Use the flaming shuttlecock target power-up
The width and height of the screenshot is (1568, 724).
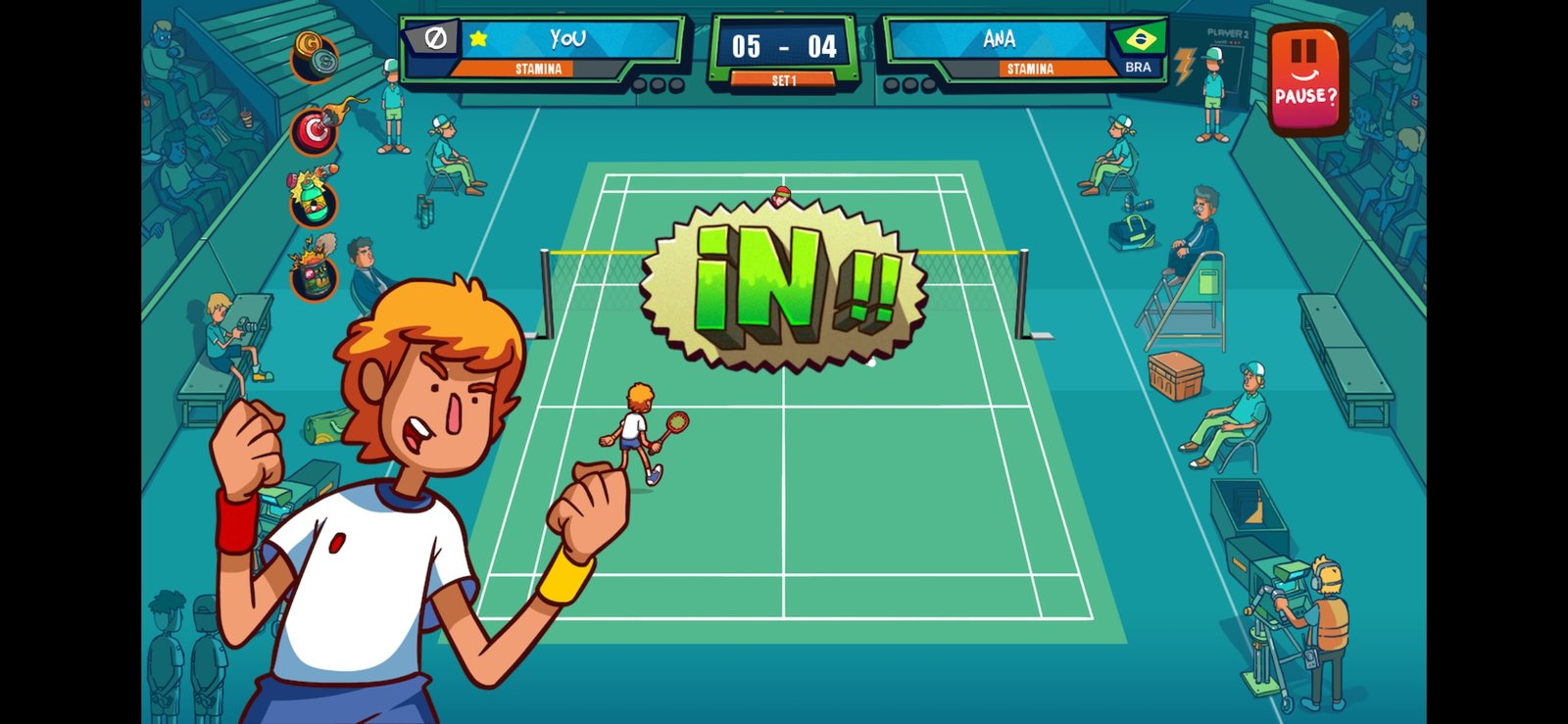pyautogui.click(x=315, y=129)
